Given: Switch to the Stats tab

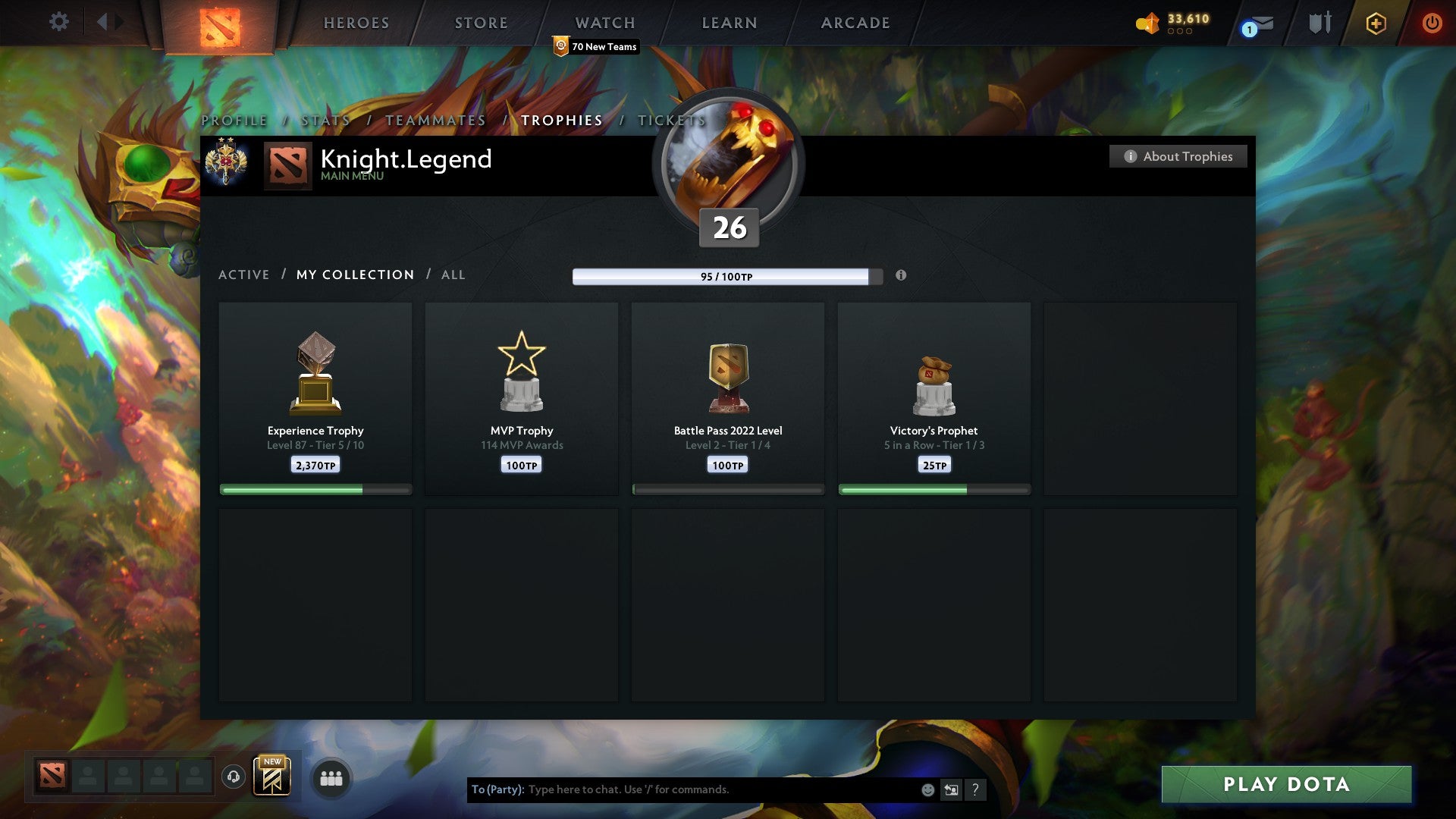Looking at the screenshot, I should point(325,120).
